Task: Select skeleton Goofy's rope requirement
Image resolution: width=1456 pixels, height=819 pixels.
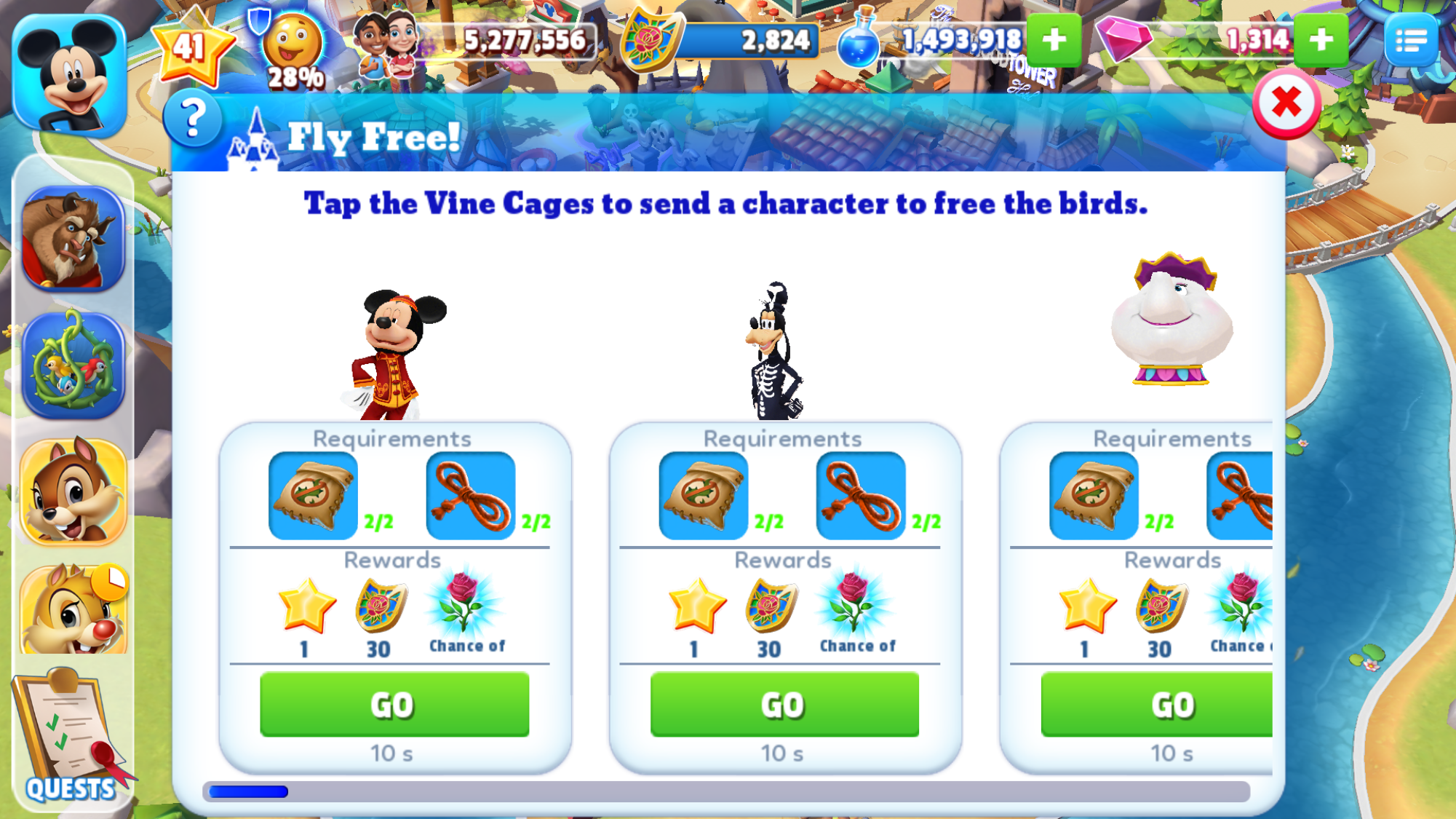Action: tap(861, 496)
